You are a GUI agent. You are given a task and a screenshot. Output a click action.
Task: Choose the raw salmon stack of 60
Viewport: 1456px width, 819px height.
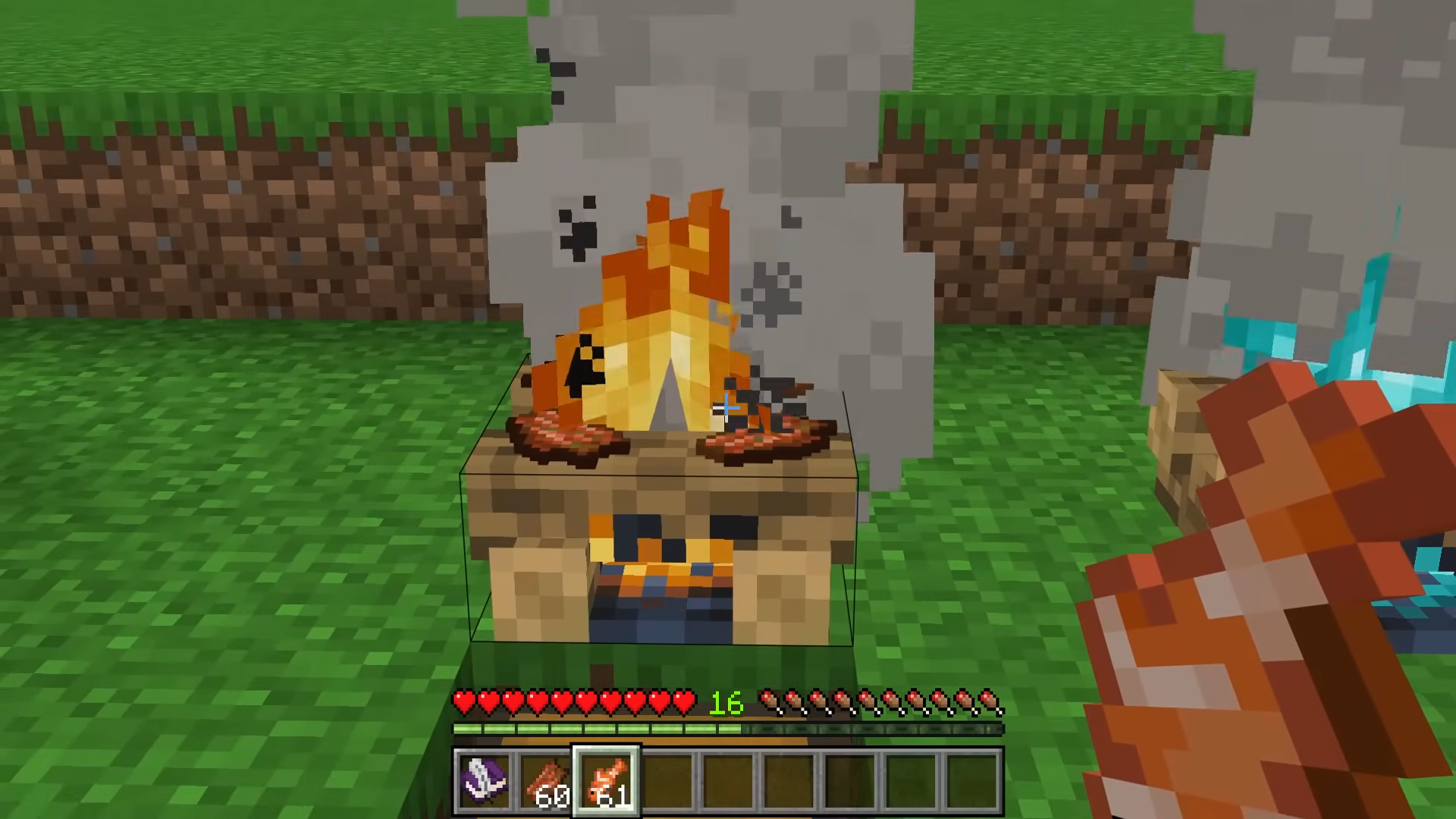click(545, 780)
